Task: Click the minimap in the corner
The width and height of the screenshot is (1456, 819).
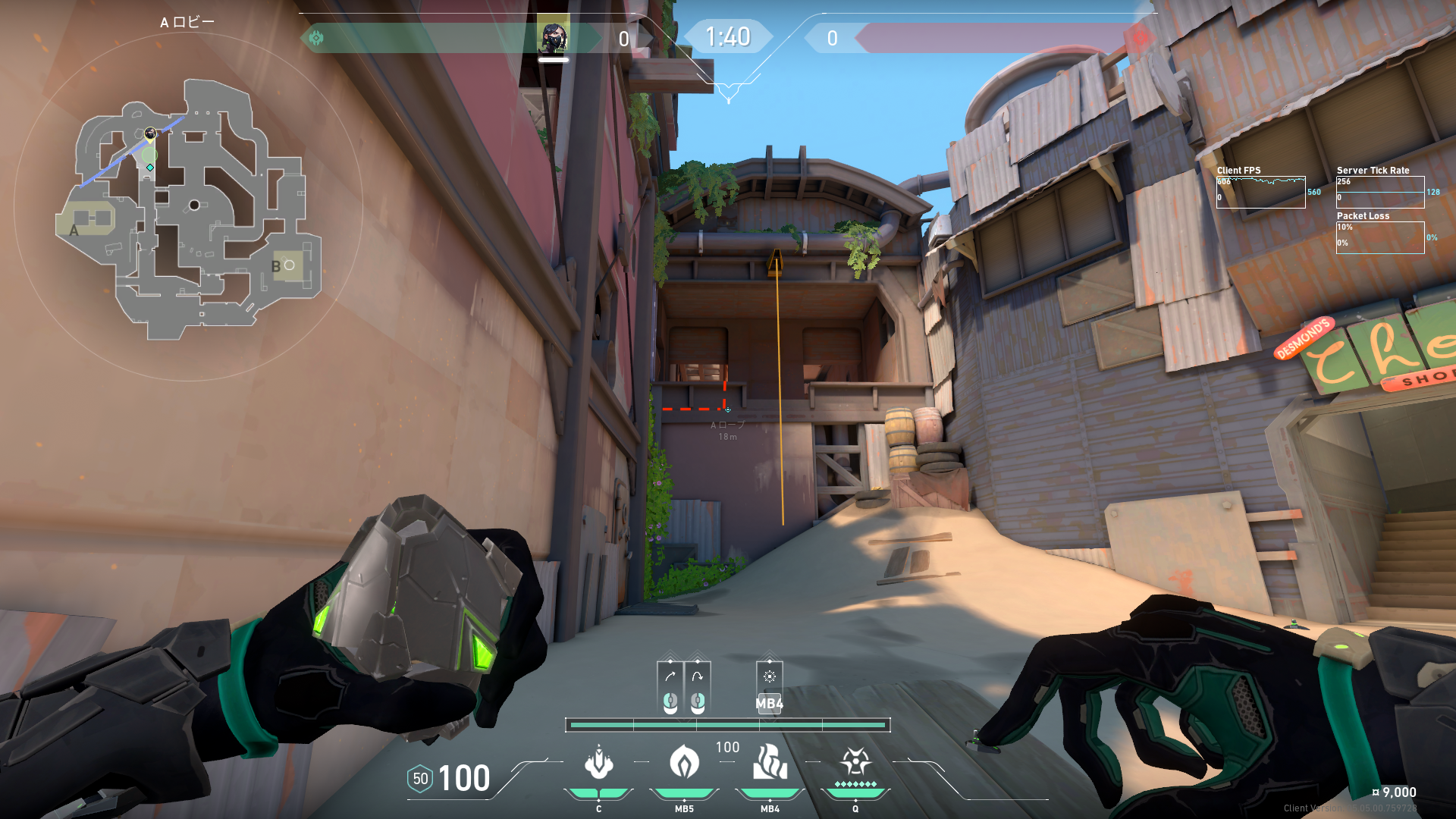Action: 188,209
